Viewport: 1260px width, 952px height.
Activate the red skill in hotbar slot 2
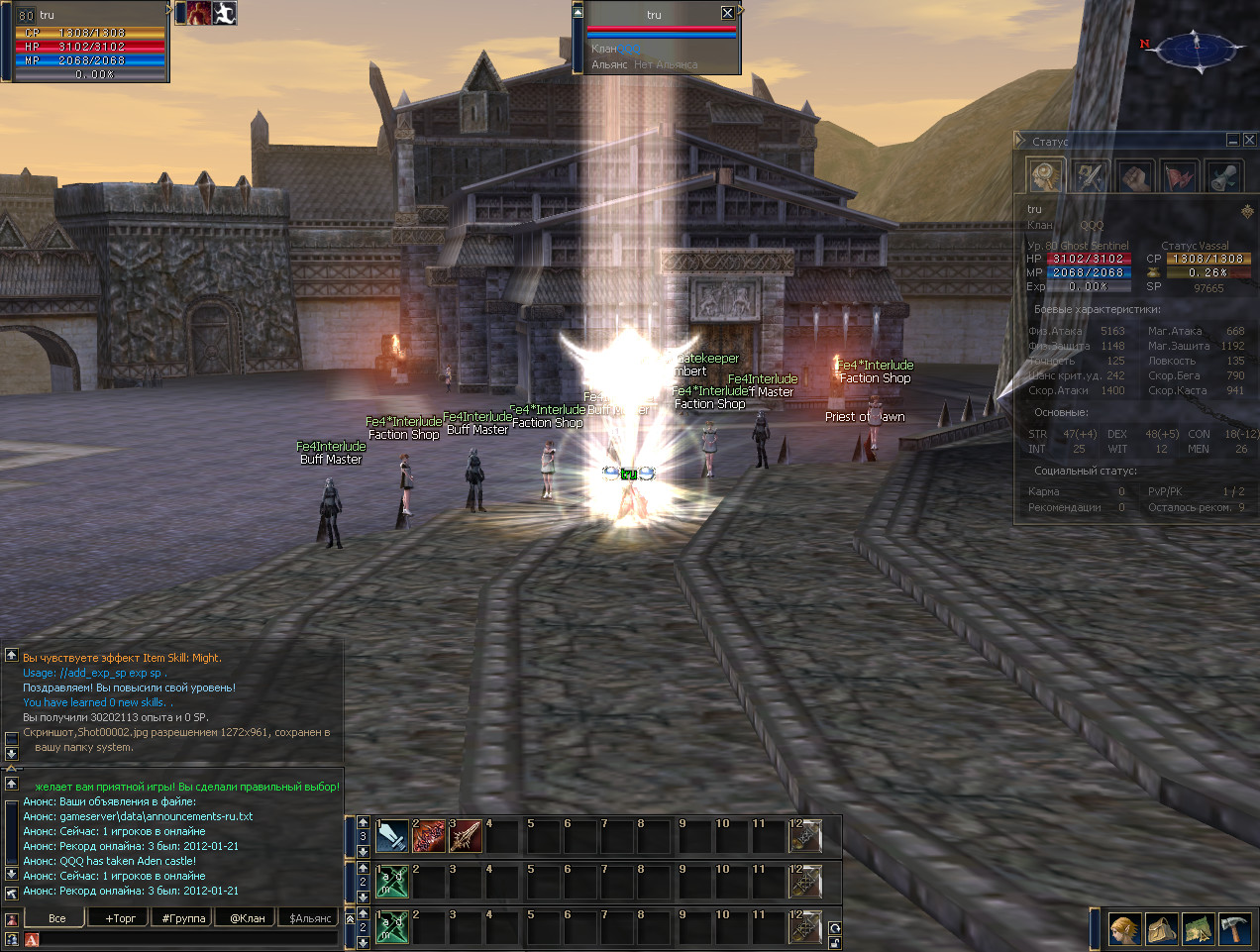click(429, 836)
